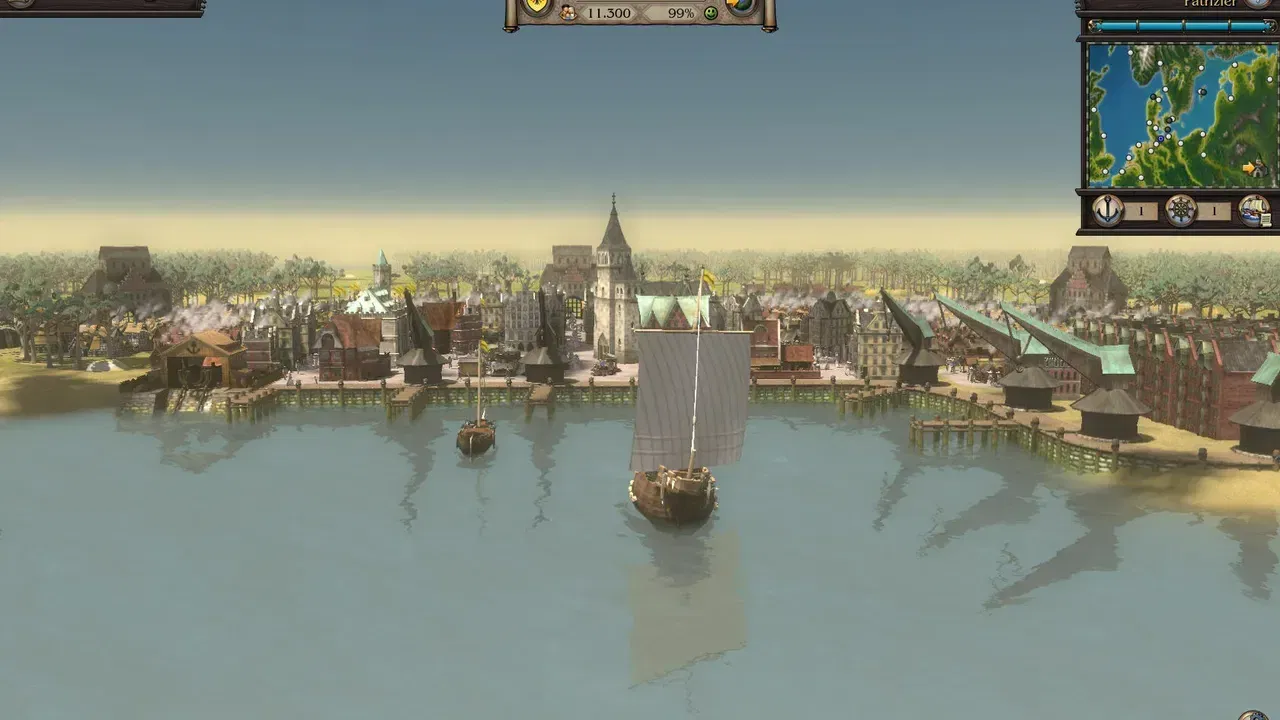This screenshot has width=1280, height=720.
Task: Open the trade ship with scroll icon
Action: (1254, 209)
